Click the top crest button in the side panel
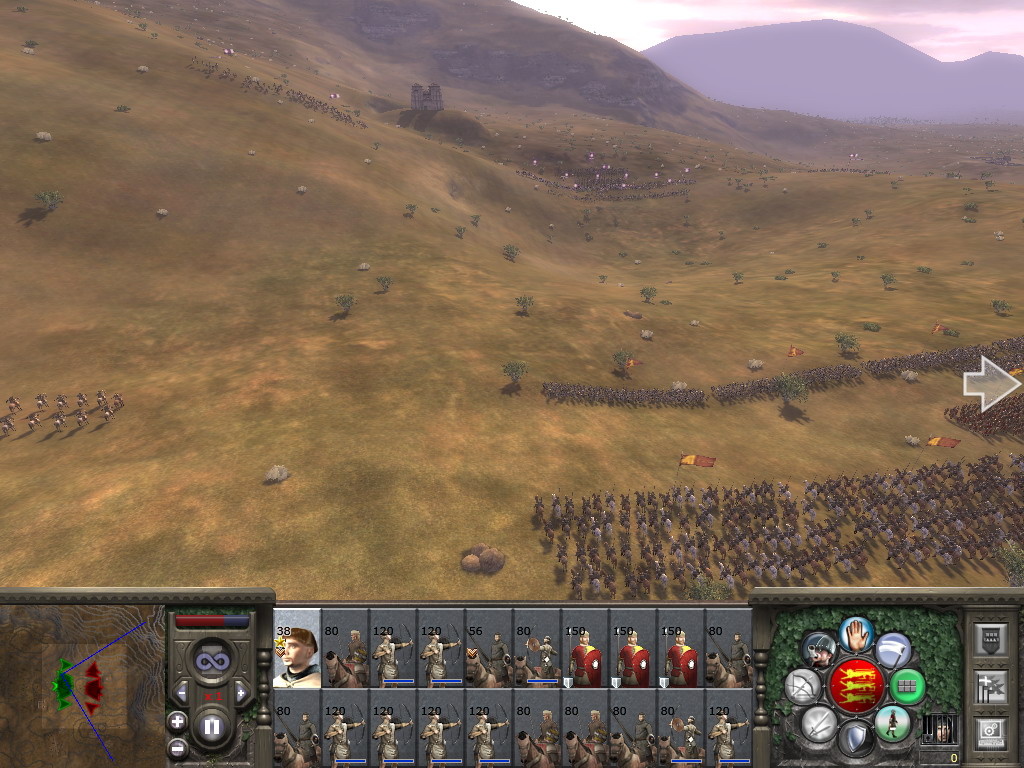The image size is (1024, 768). (990, 640)
